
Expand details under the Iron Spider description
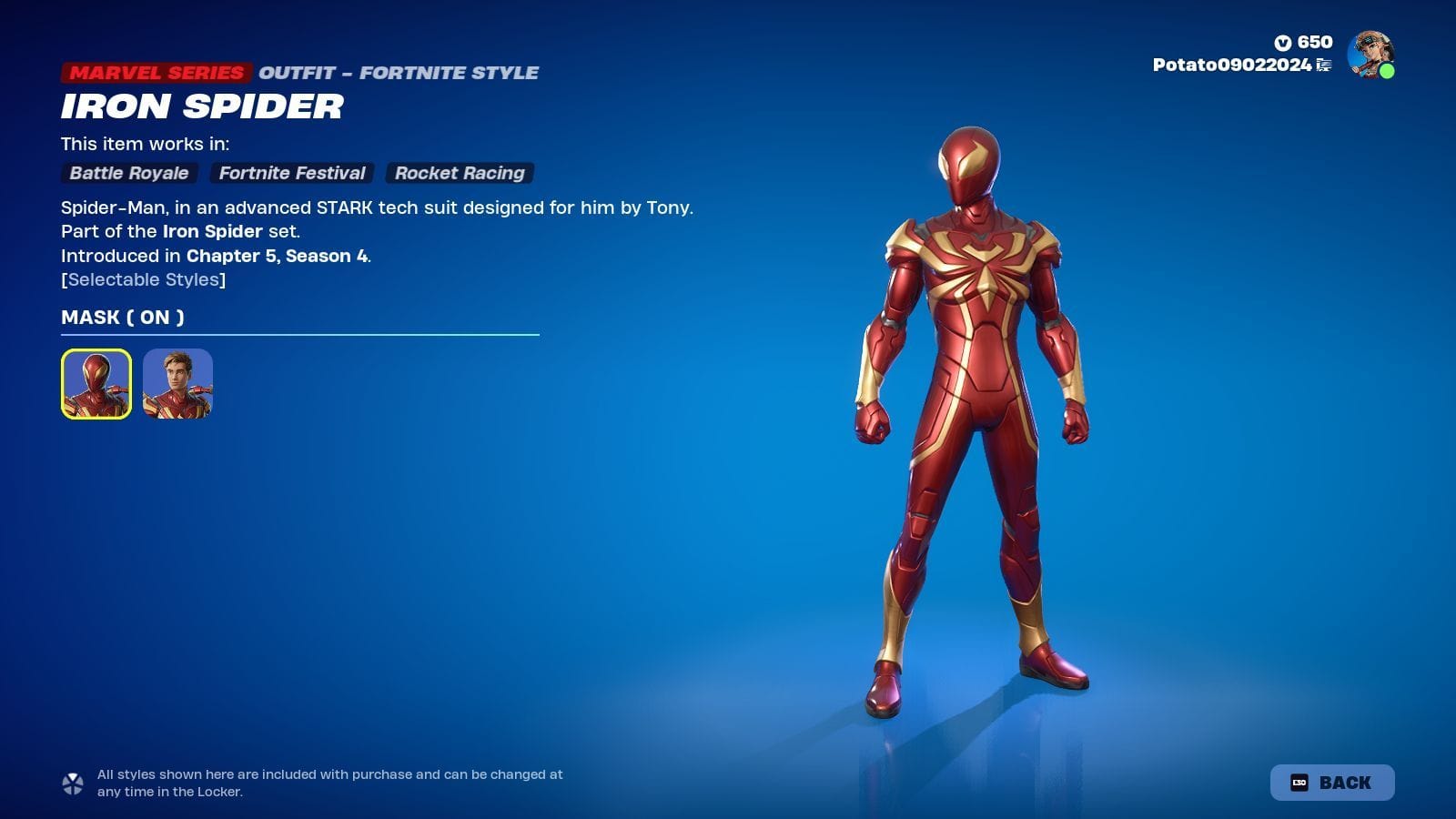[x=142, y=279]
